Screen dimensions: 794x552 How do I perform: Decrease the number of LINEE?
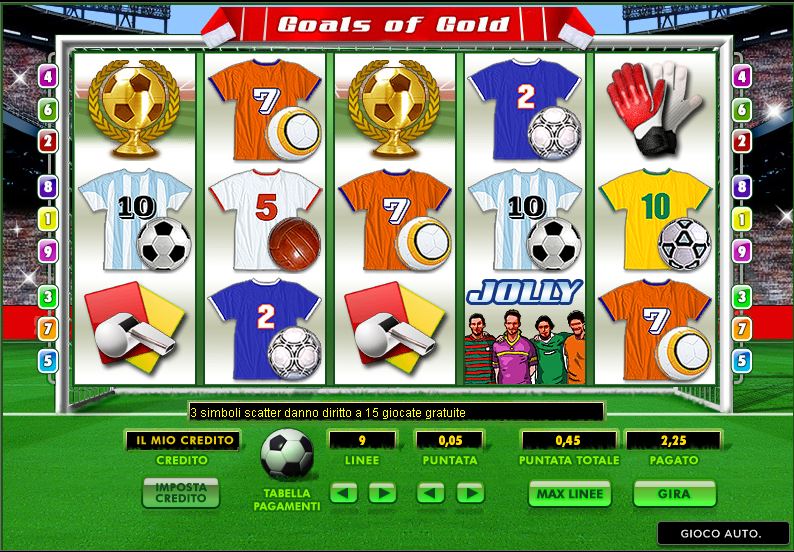click(x=344, y=493)
